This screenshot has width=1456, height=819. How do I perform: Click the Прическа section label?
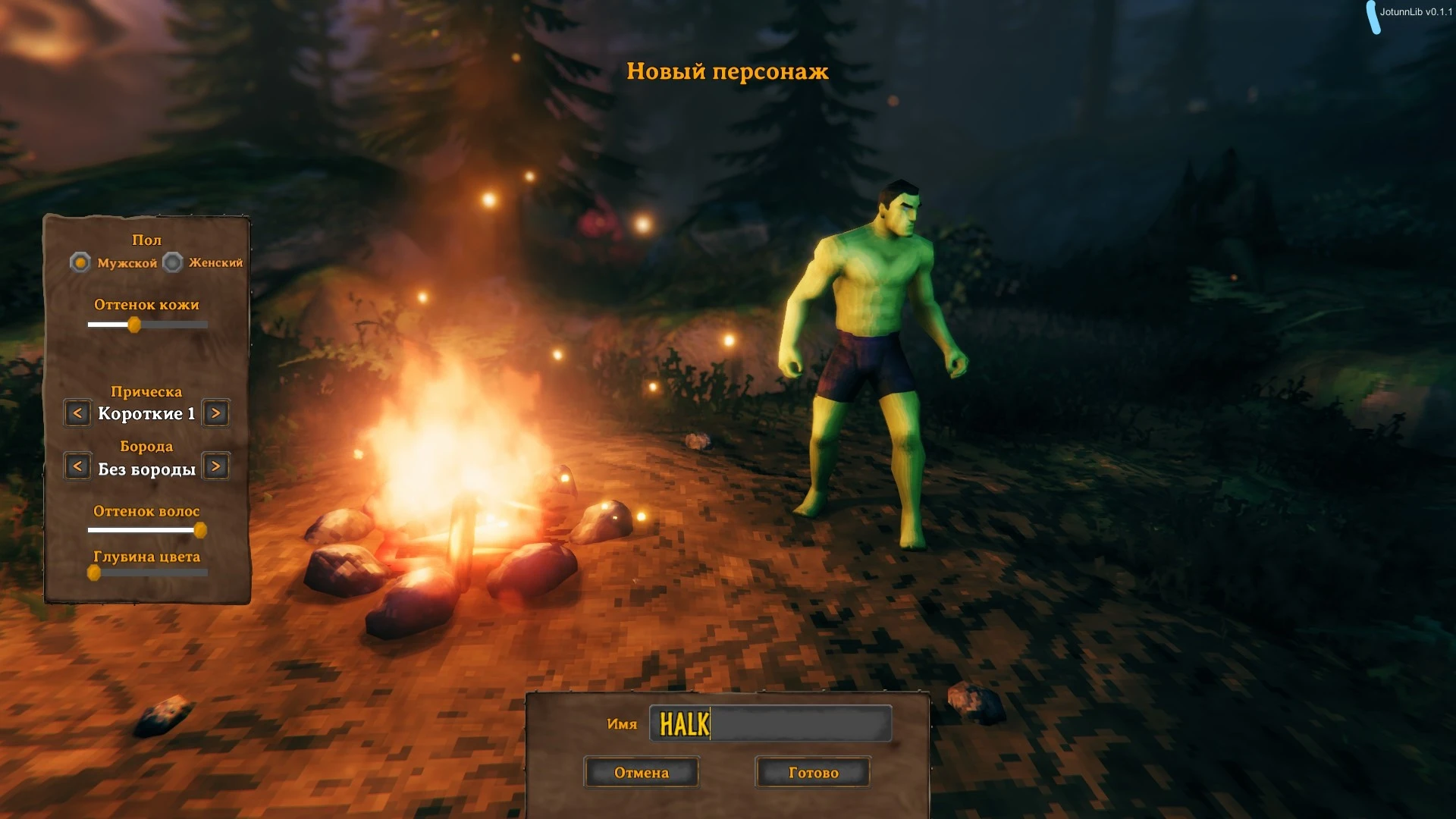[146, 391]
